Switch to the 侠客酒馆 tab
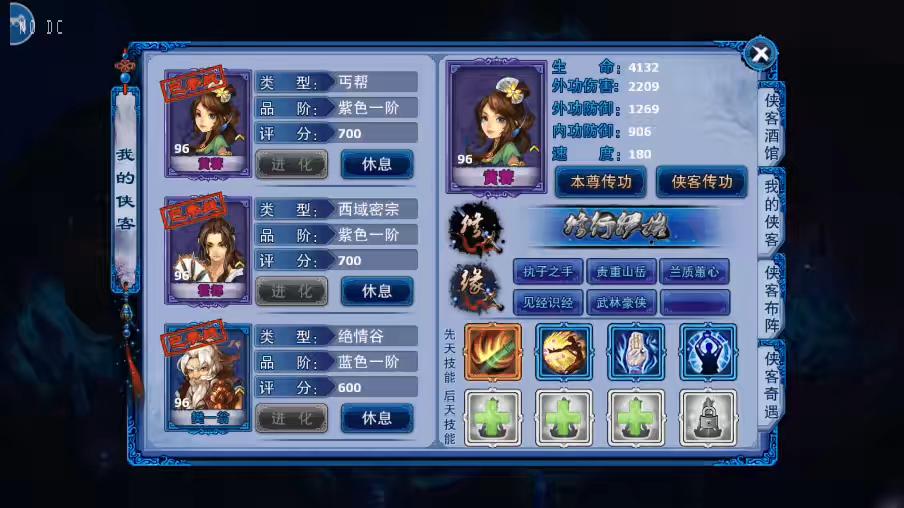The width and height of the screenshot is (904, 508). pyautogui.click(x=772, y=126)
